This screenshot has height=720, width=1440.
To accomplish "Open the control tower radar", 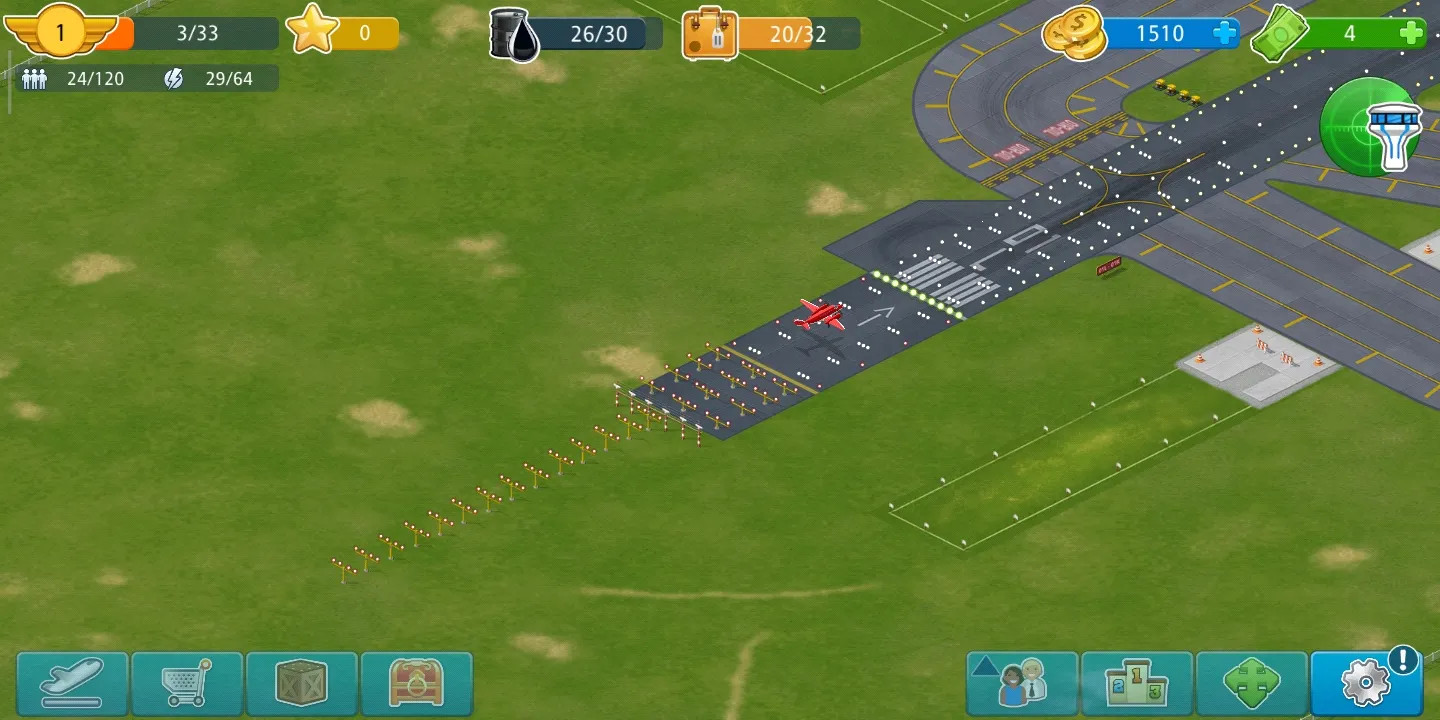I will pos(1371,127).
